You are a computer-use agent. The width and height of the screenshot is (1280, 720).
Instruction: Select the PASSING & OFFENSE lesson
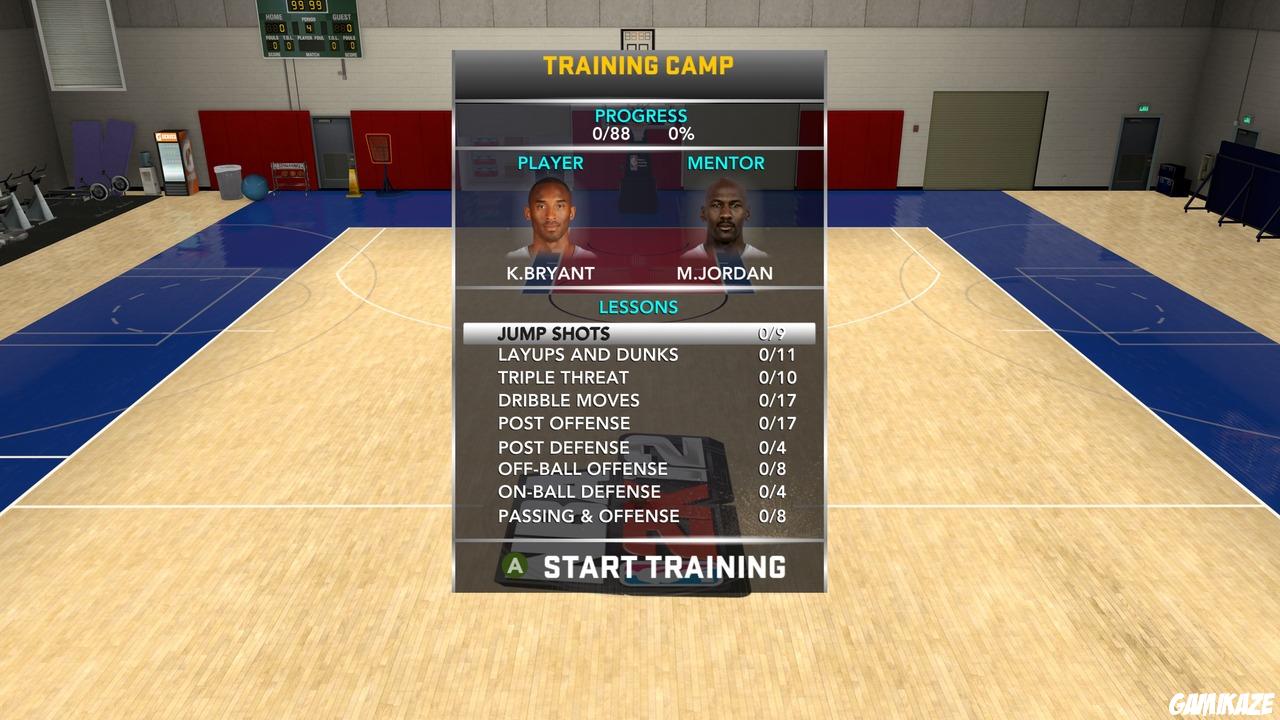click(638, 515)
